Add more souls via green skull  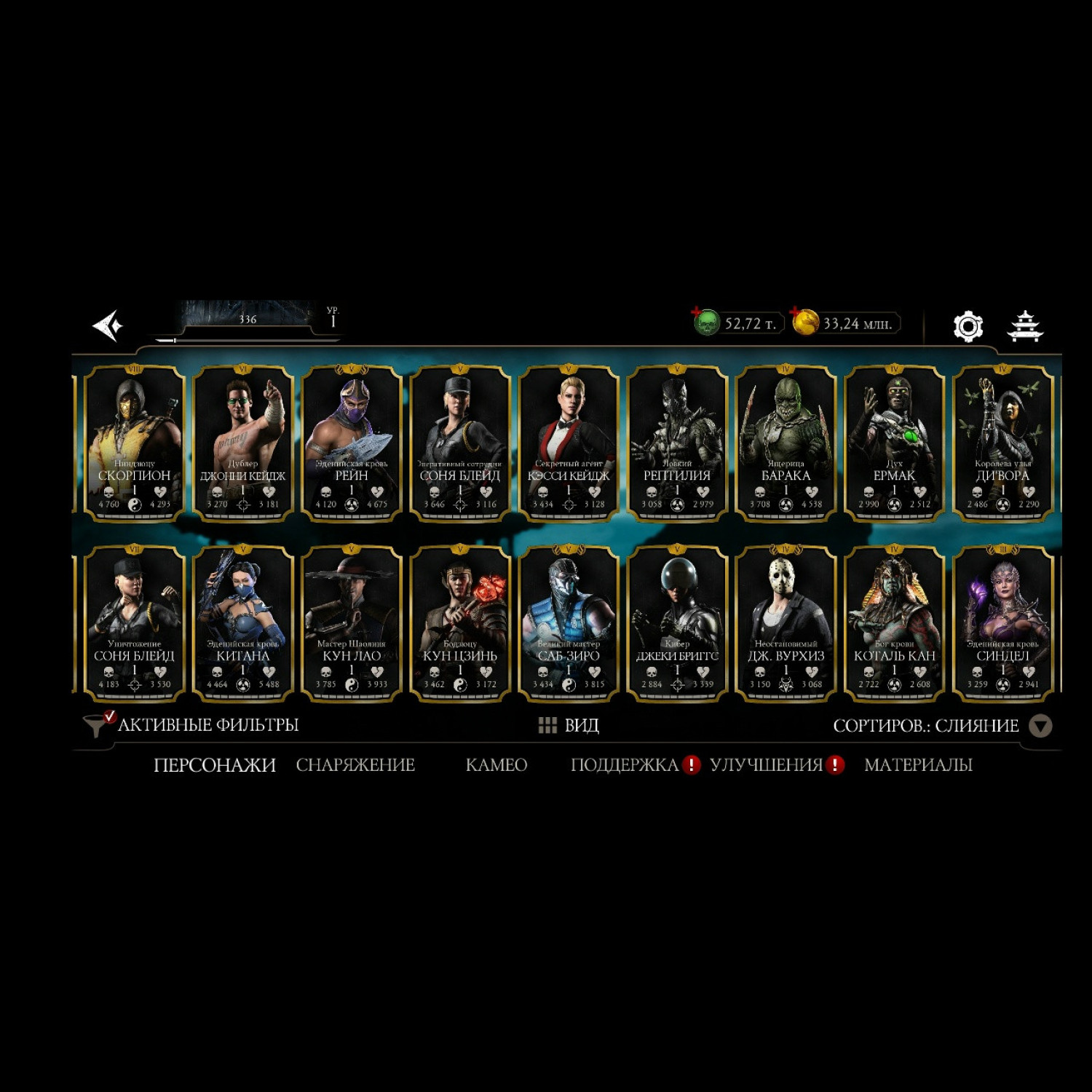[705, 323]
